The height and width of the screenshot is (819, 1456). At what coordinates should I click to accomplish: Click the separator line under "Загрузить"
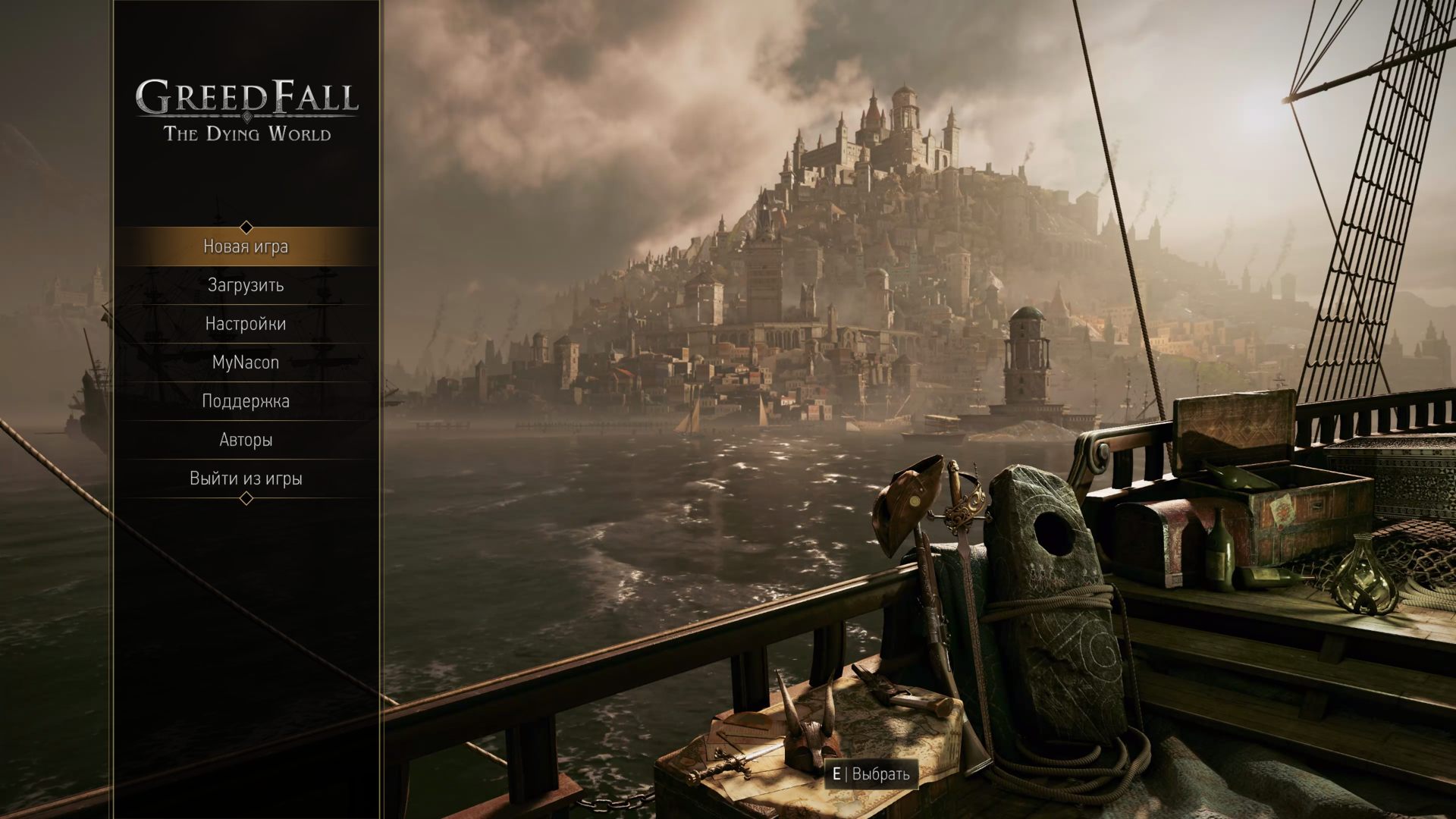click(x=245, y=304)
